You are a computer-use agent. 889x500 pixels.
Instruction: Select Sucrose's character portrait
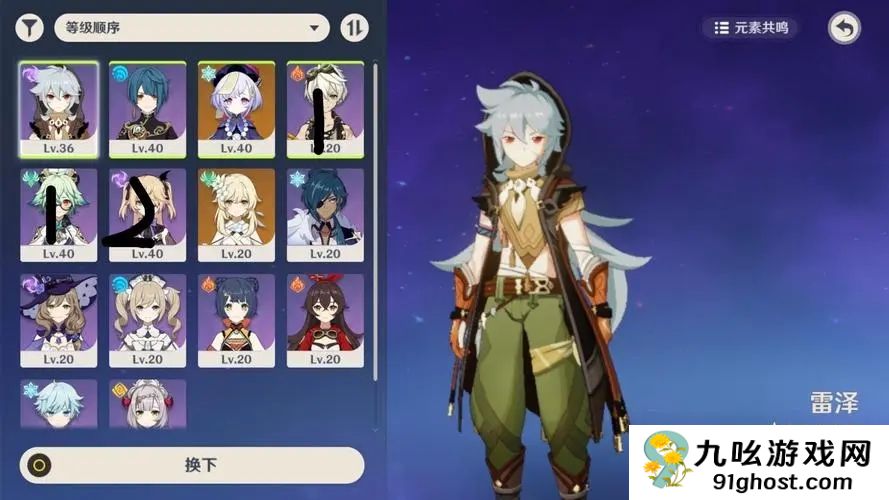(59, 215)
